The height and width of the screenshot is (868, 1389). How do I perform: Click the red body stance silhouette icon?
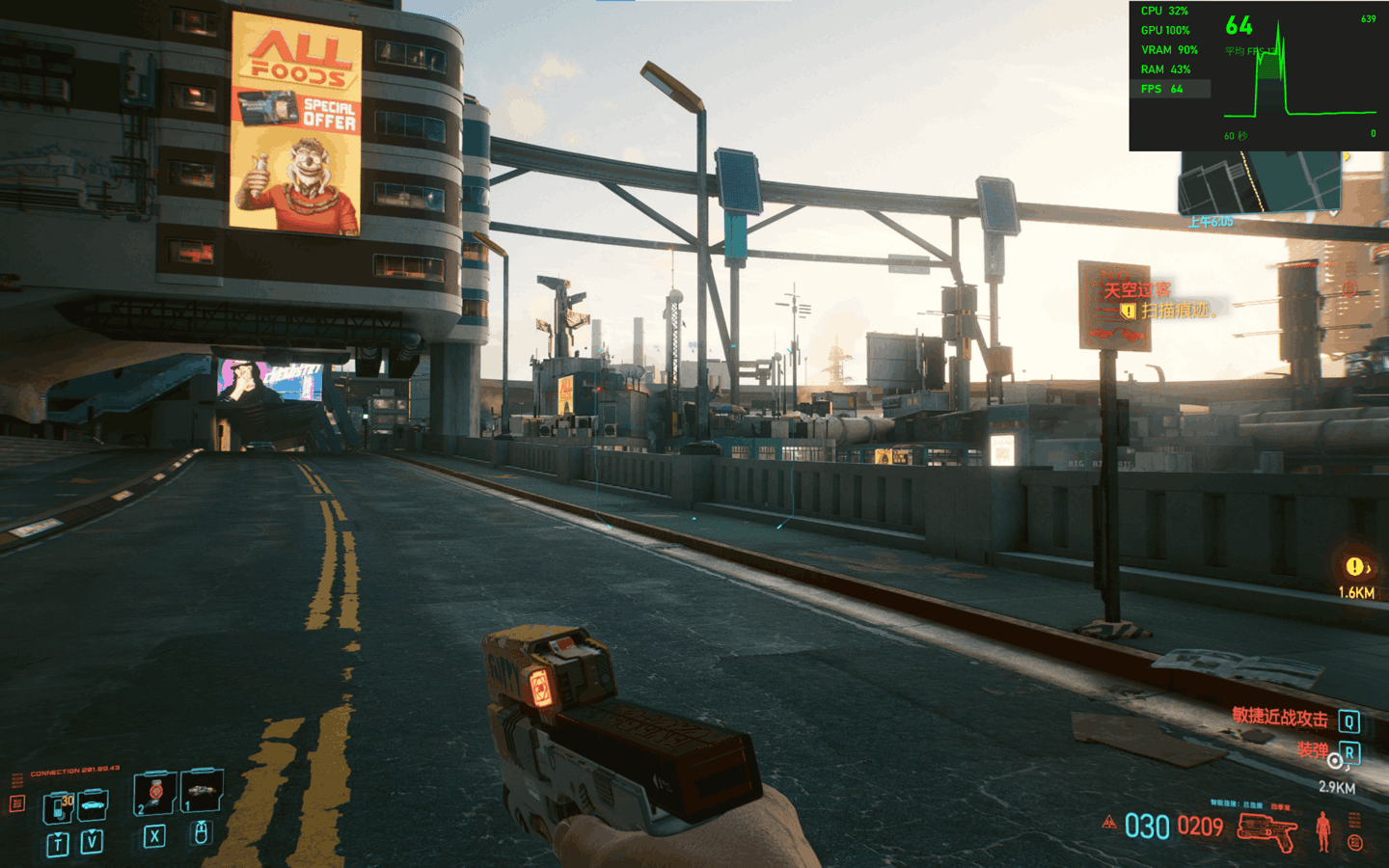point(1323,830)
